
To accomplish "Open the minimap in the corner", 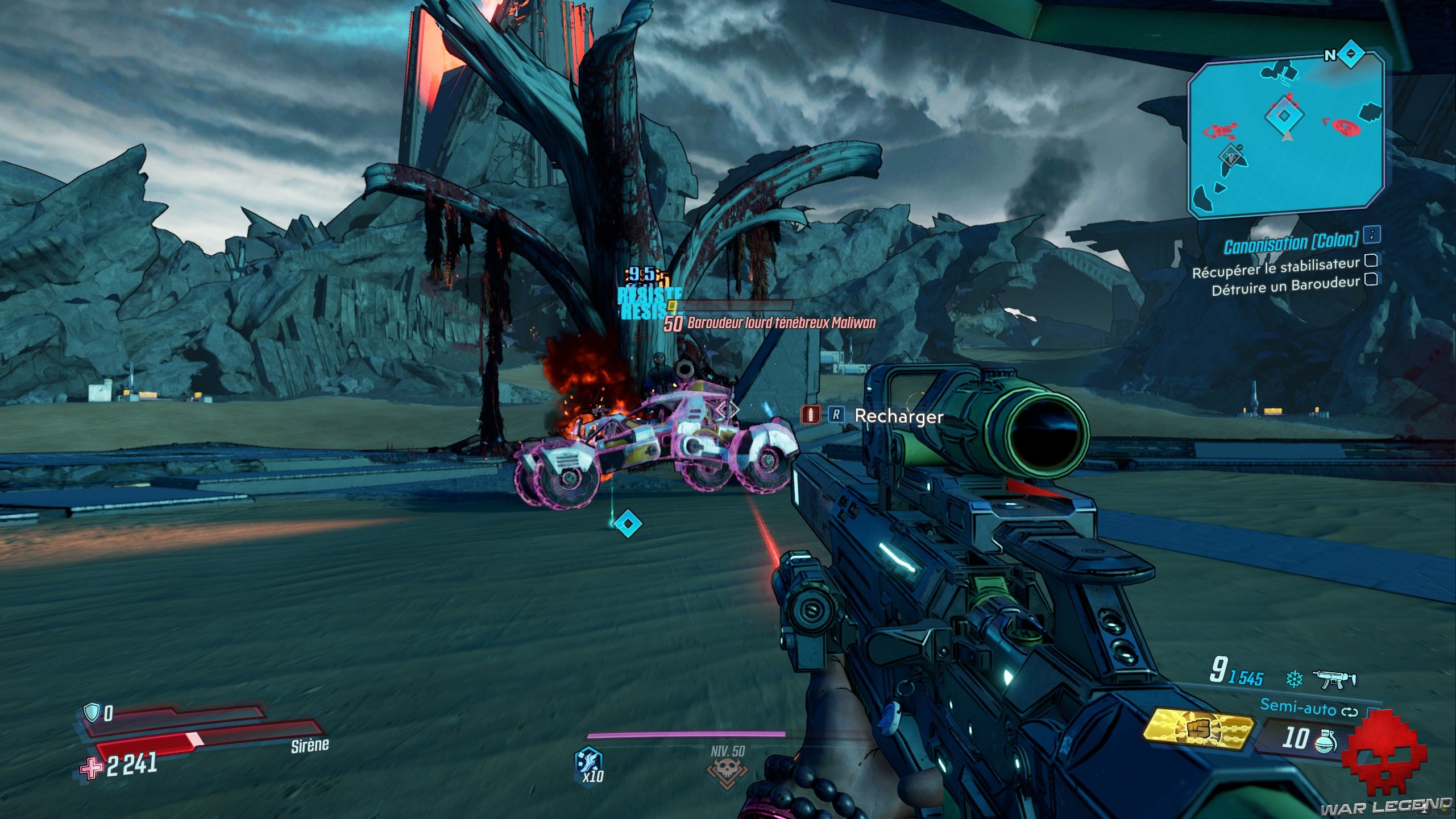I will 1285,136.
